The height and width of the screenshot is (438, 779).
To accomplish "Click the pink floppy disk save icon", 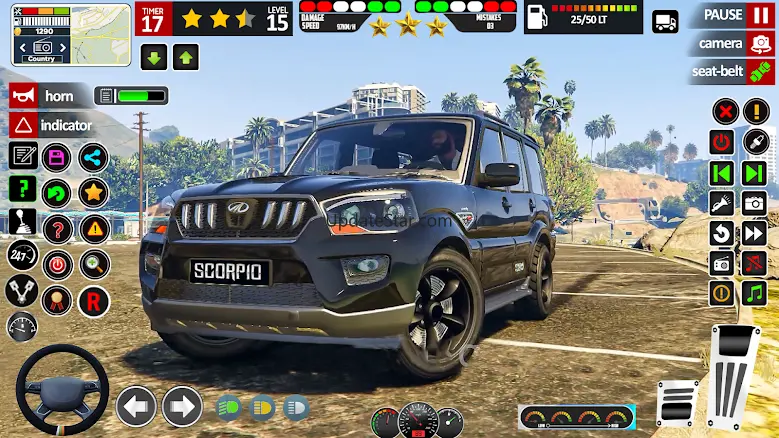I will [x=58, y=157].
